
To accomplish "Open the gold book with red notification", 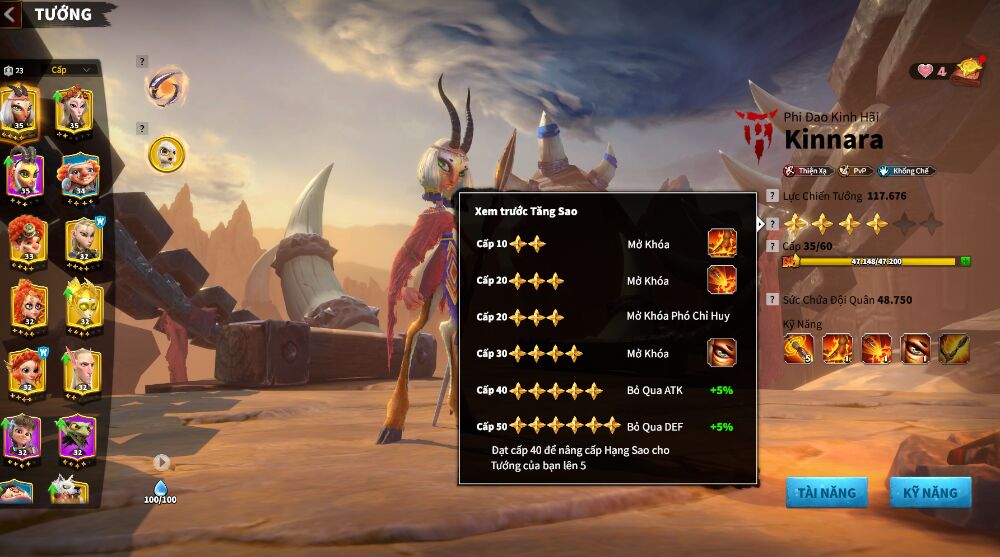I will point(967,70).
